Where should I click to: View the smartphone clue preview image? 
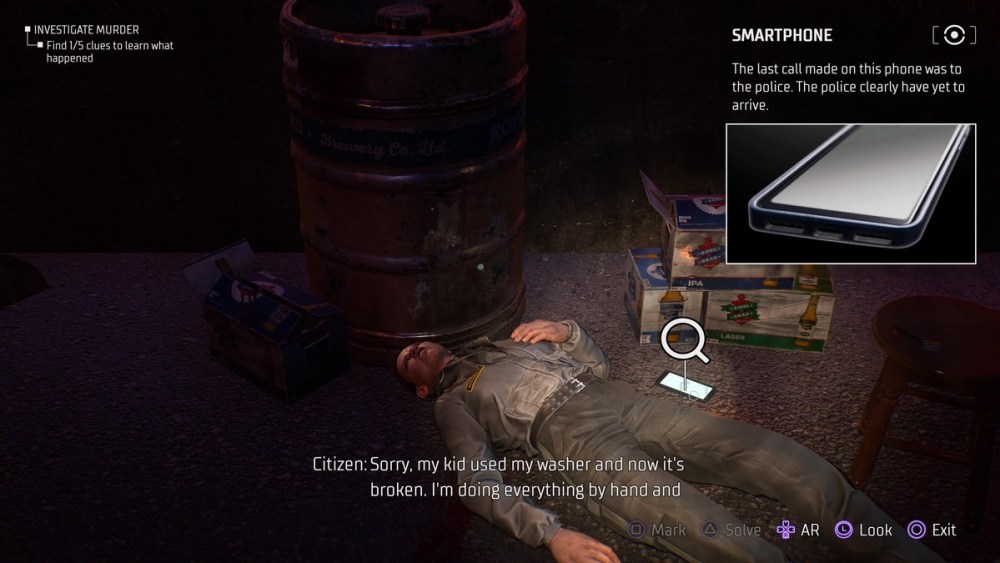point(850,193)
